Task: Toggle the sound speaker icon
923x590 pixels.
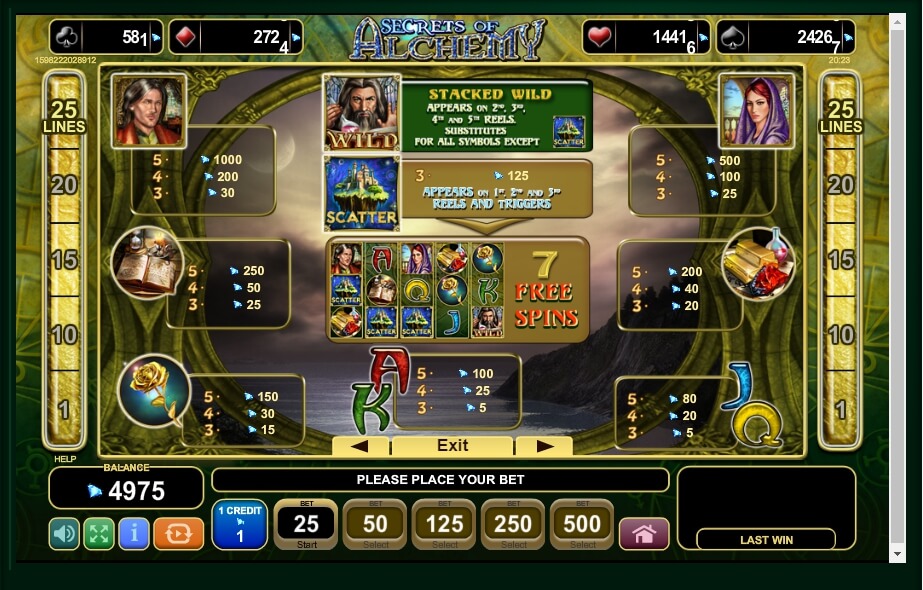Action: point(64,534)
